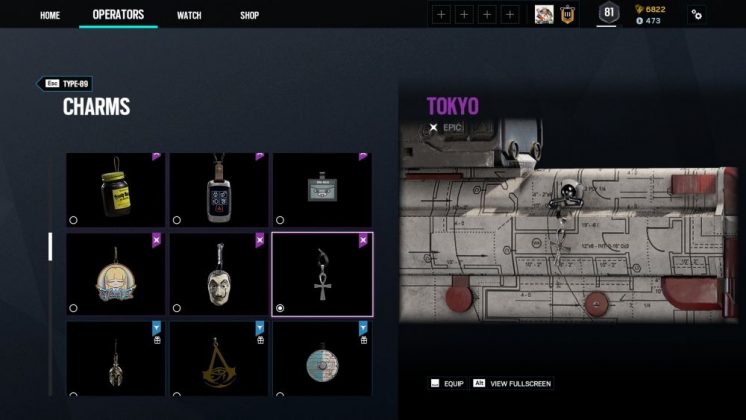The width and height of the screenshot is (746, 420).
Task: Select the grey ID badge charm
Action: pyautogui.click(x=322, y=189)
